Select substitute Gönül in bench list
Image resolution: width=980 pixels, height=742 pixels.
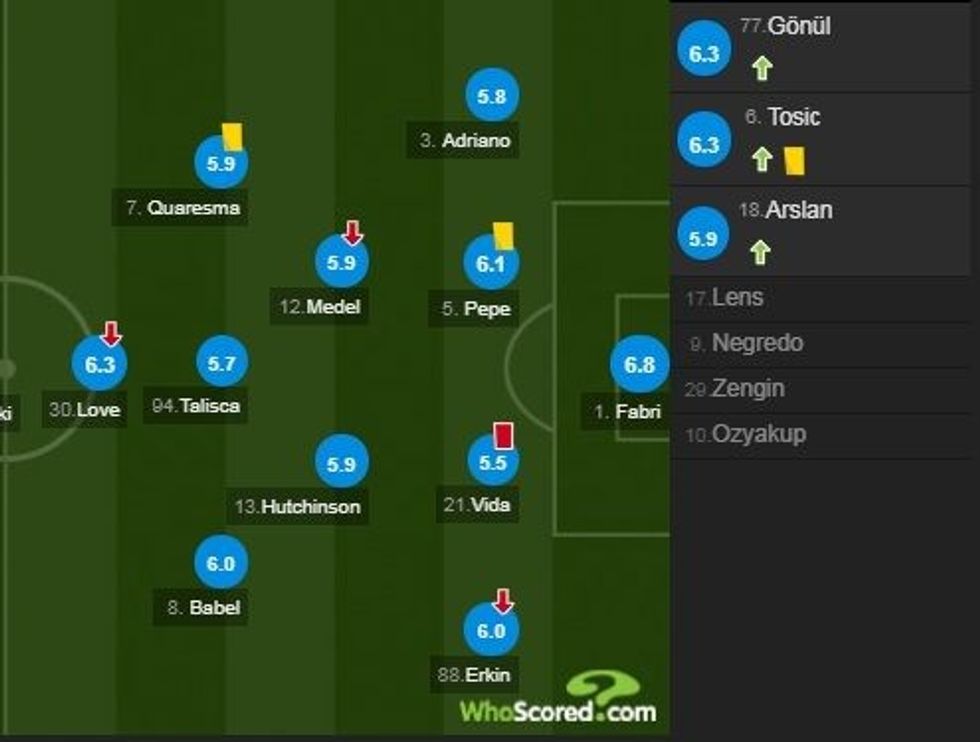pyautogui.click(x=786, y=27)
